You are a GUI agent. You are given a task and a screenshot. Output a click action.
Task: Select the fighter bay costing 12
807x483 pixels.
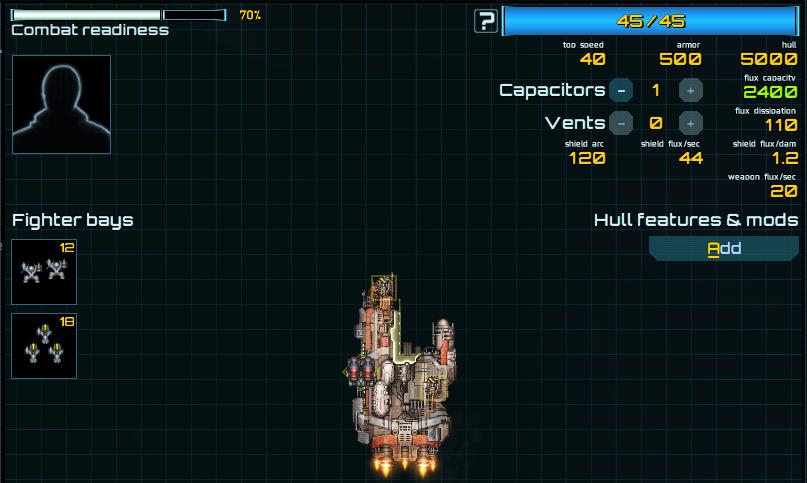(x=44, y=271)
